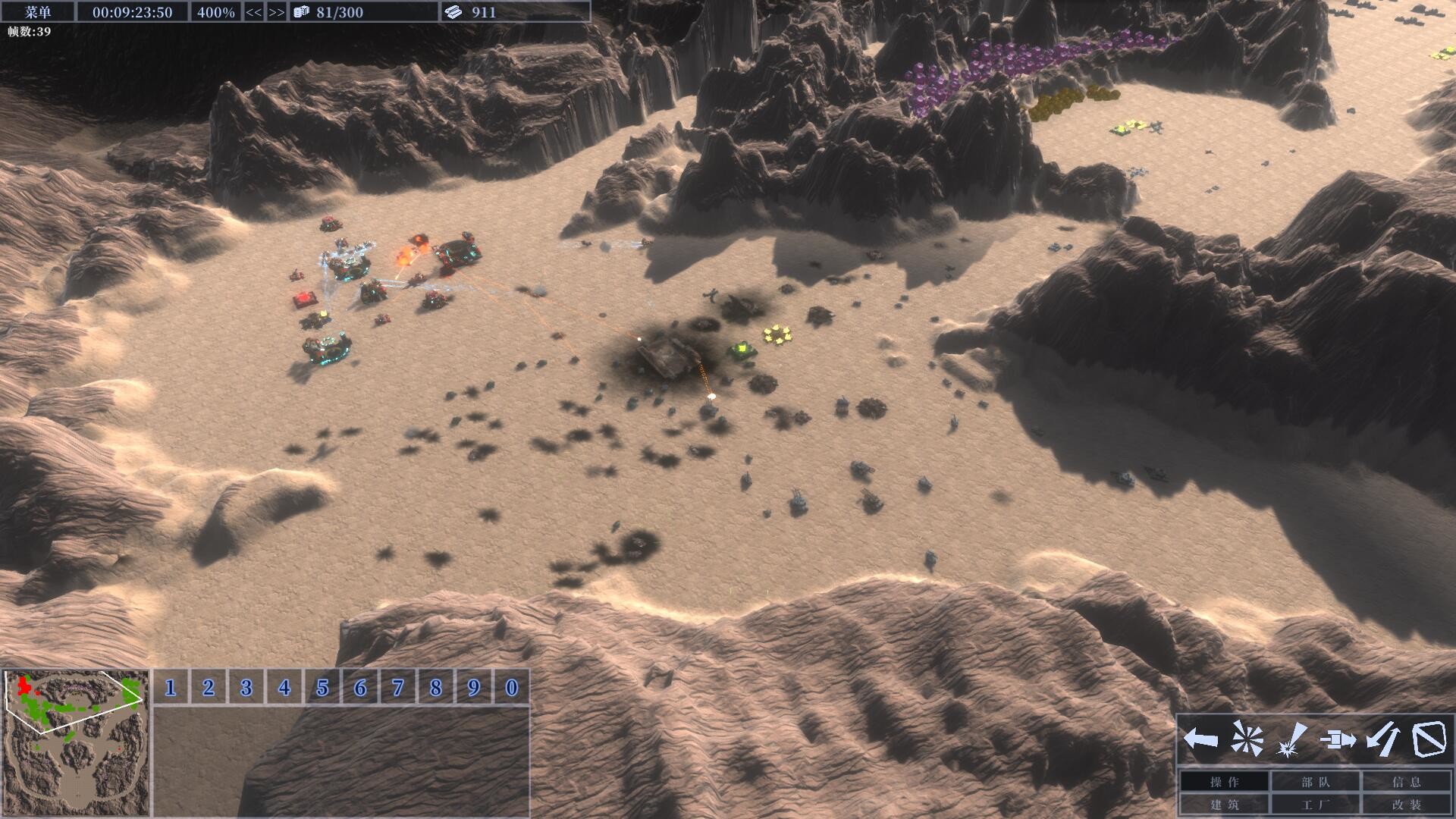This screenshot has height=819, width=1456.
Task: Open the 工厂 tab
Action: pyautogui.click(x=1316, y=805)
